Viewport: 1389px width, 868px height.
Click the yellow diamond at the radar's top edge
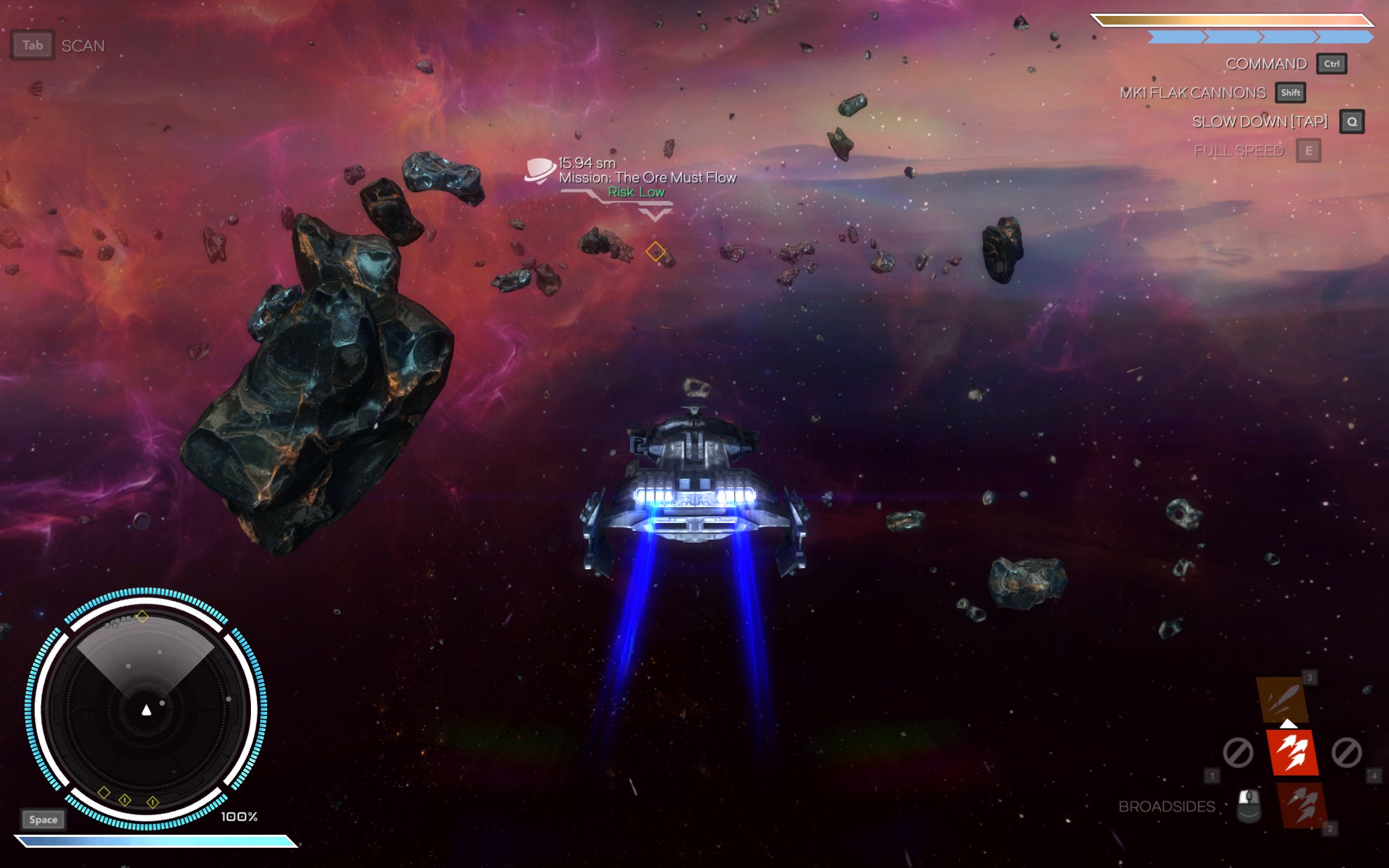point(143,616)
